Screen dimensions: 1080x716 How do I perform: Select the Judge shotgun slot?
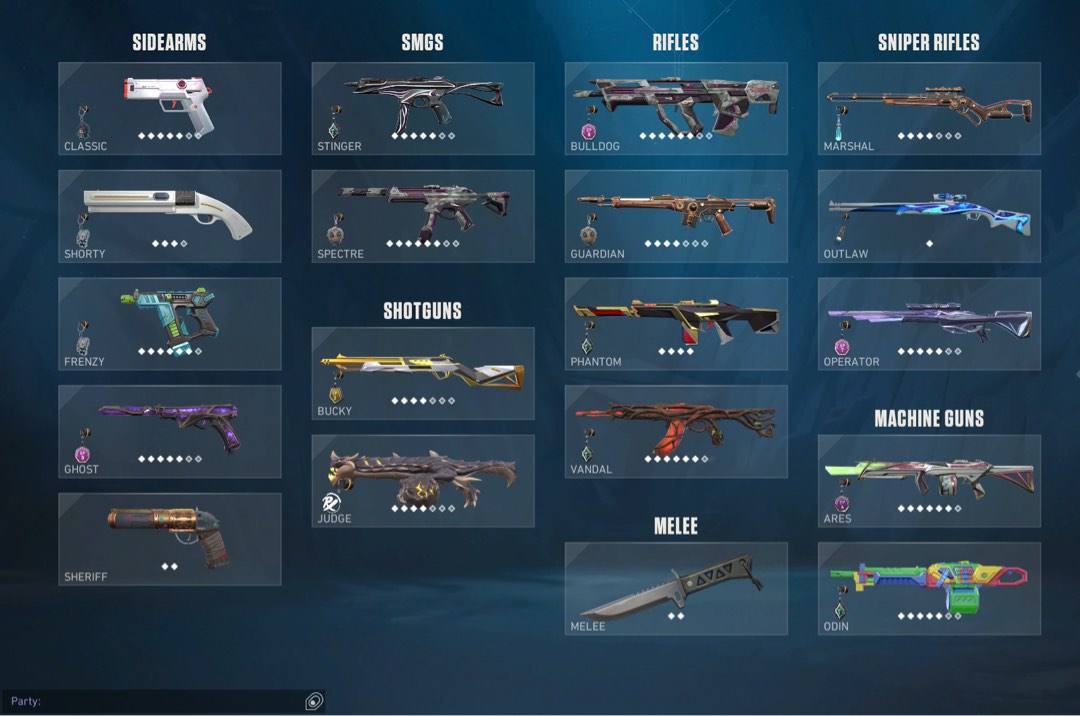click(422, 481)
